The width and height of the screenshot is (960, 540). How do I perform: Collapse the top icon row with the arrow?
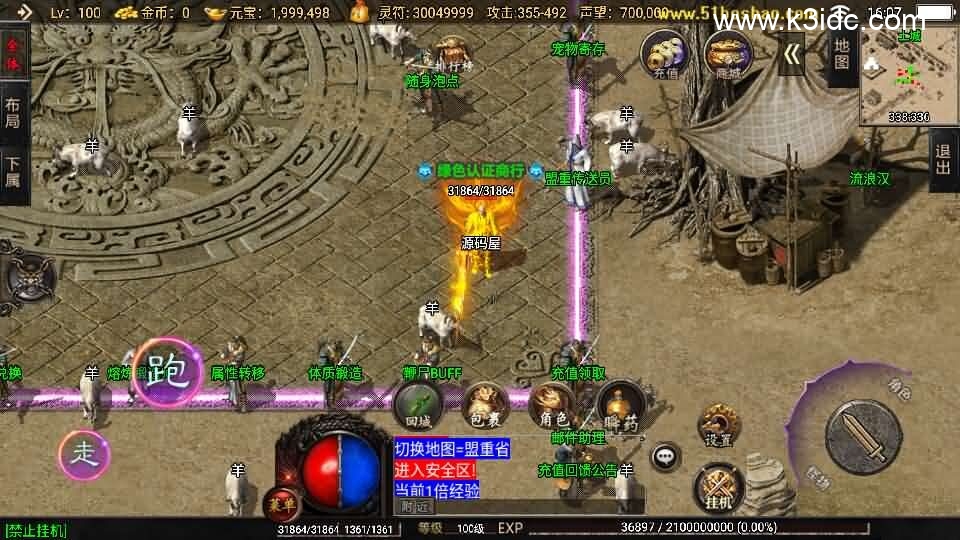tap(792, 54)
